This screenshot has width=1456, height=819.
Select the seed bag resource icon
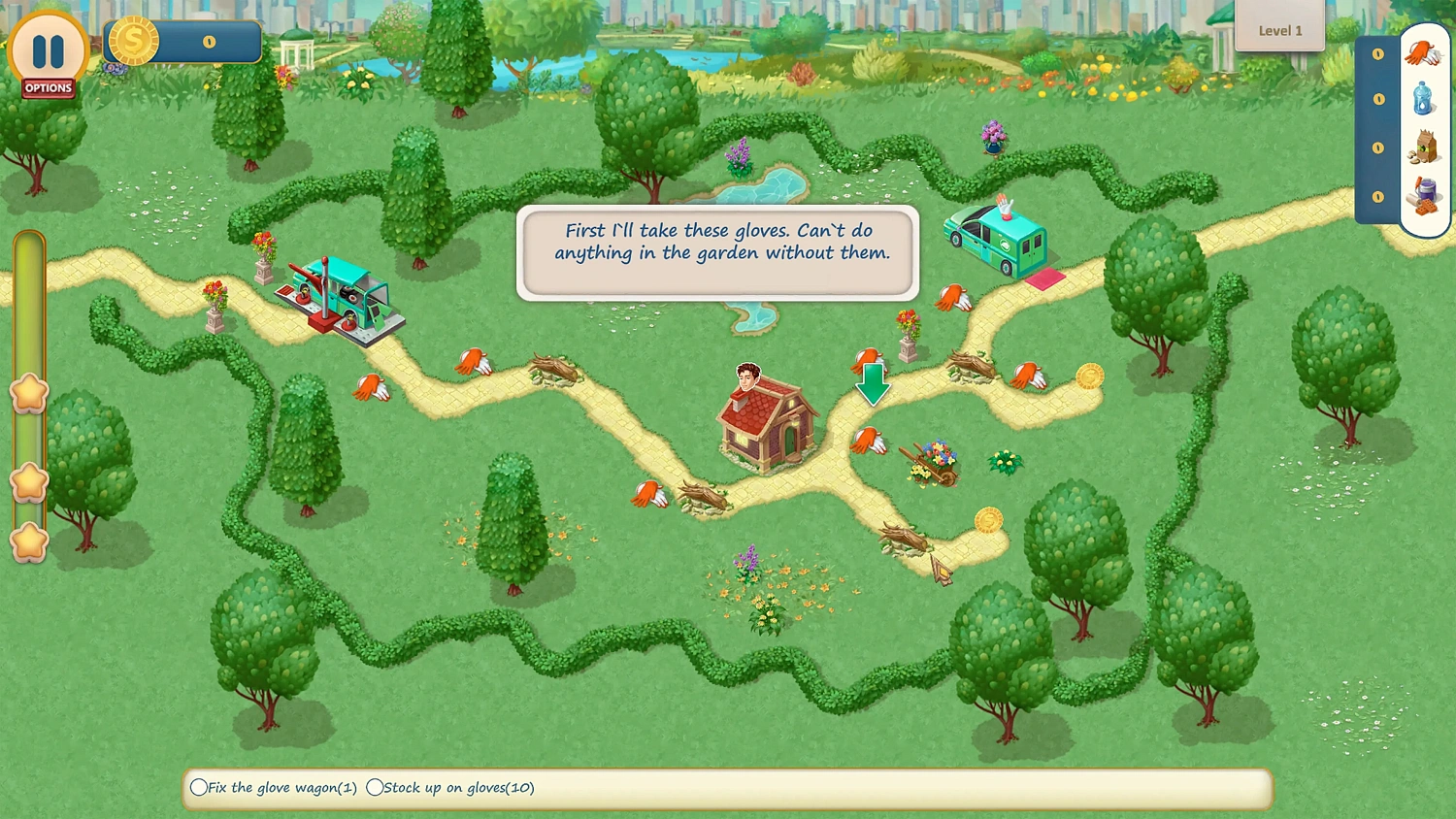1422,147
